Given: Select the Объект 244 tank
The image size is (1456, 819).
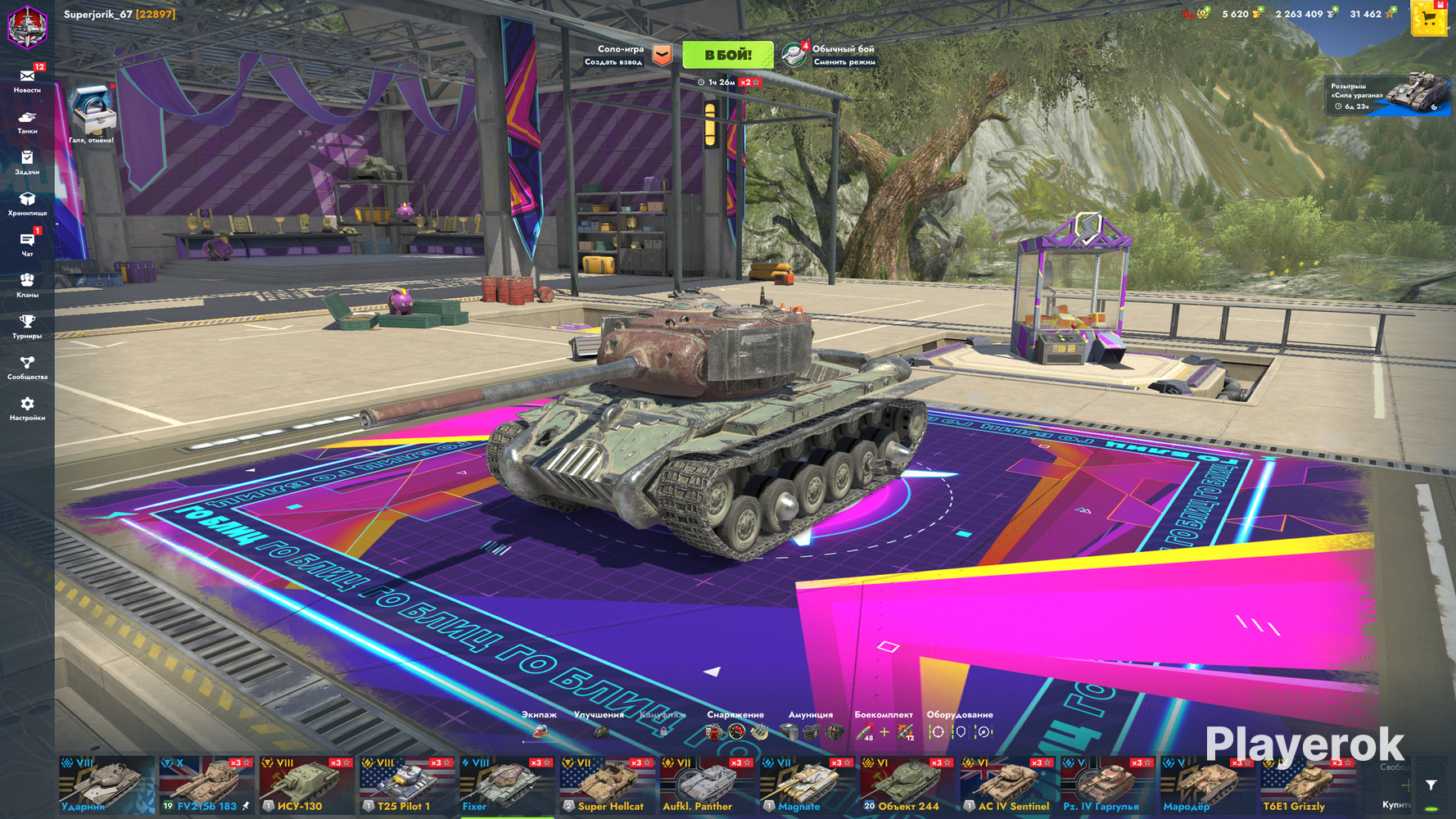Looking at the screenshot, I should (907, 785).
